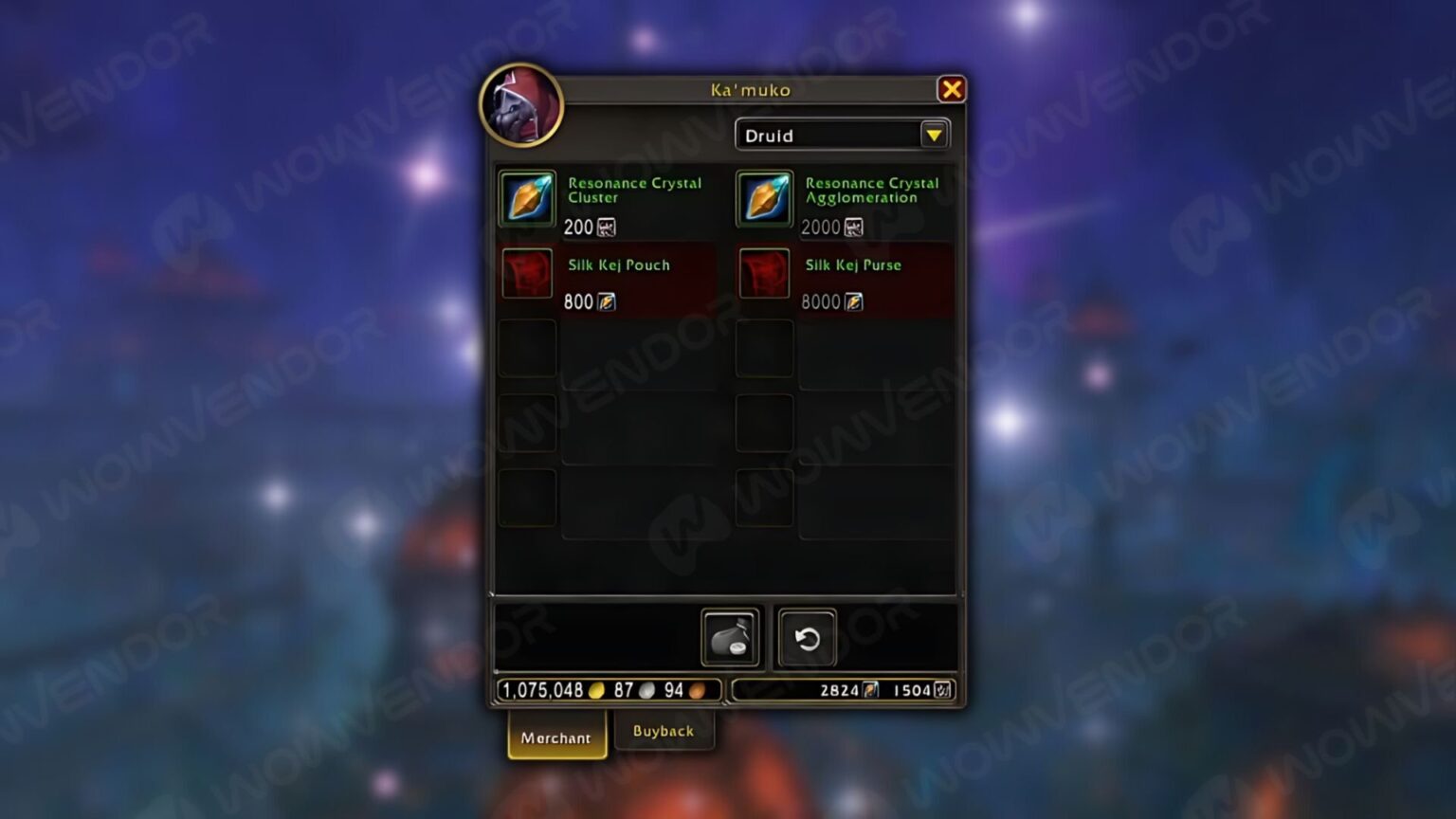This screenshot has height=819, width=1456.
Task: Click an empty merchant inventory slot
Action: (x=527, y=348)
